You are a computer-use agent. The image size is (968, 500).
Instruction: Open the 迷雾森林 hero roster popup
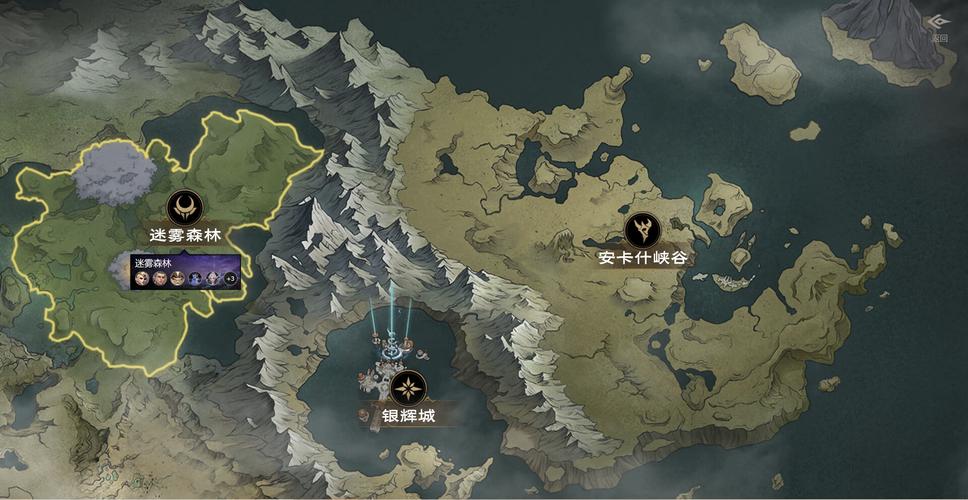pos(185,271)
